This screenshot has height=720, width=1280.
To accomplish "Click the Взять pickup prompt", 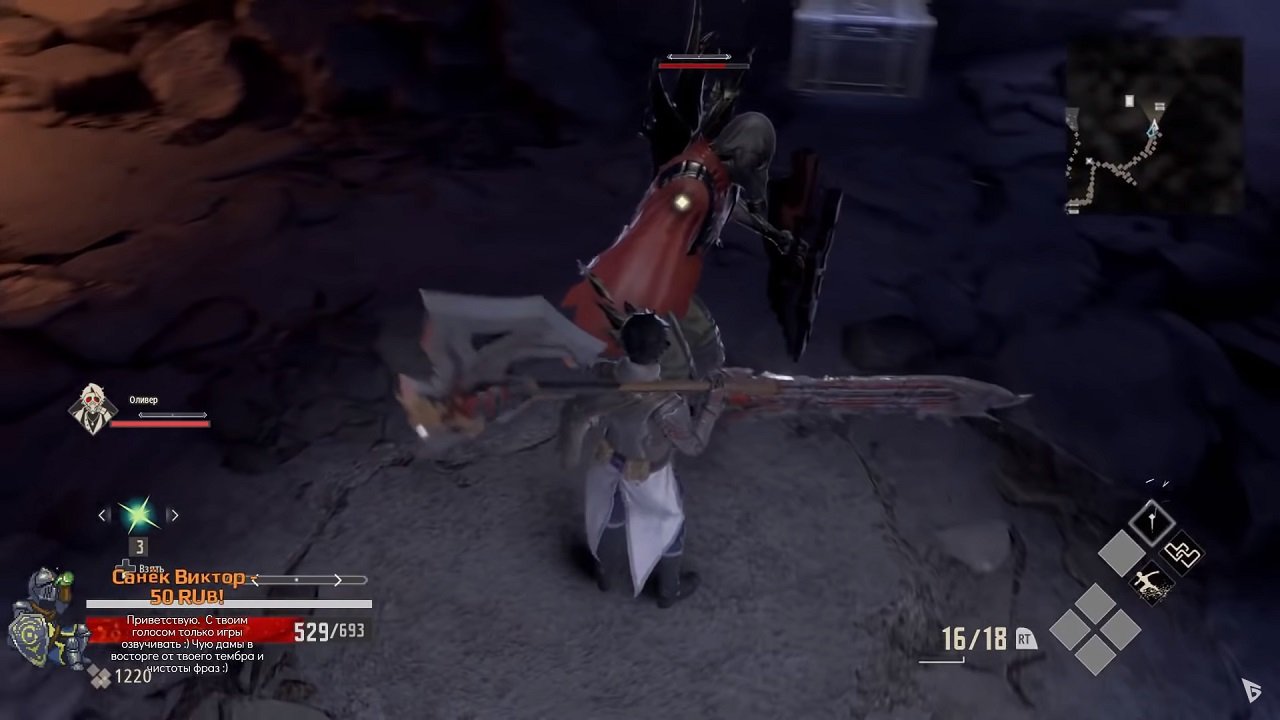I will (x=150, y=569).
